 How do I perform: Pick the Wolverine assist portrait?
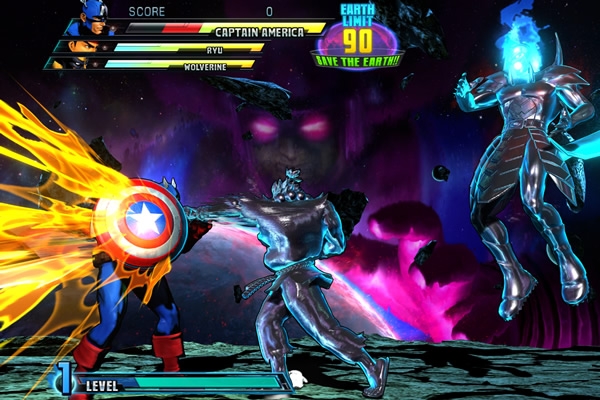[x=67, y=63]
